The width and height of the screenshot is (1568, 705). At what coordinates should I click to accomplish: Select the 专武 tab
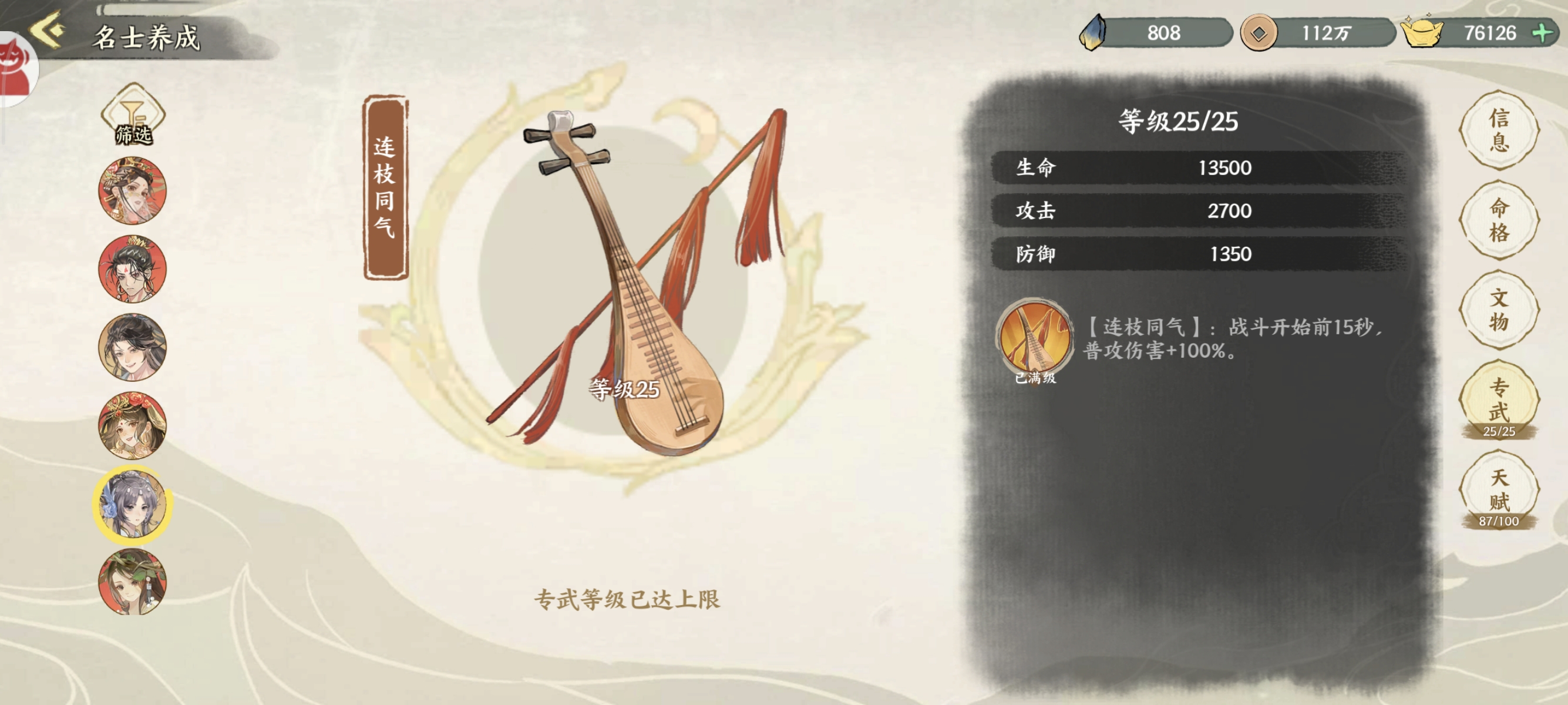(x=1499, y=401)
